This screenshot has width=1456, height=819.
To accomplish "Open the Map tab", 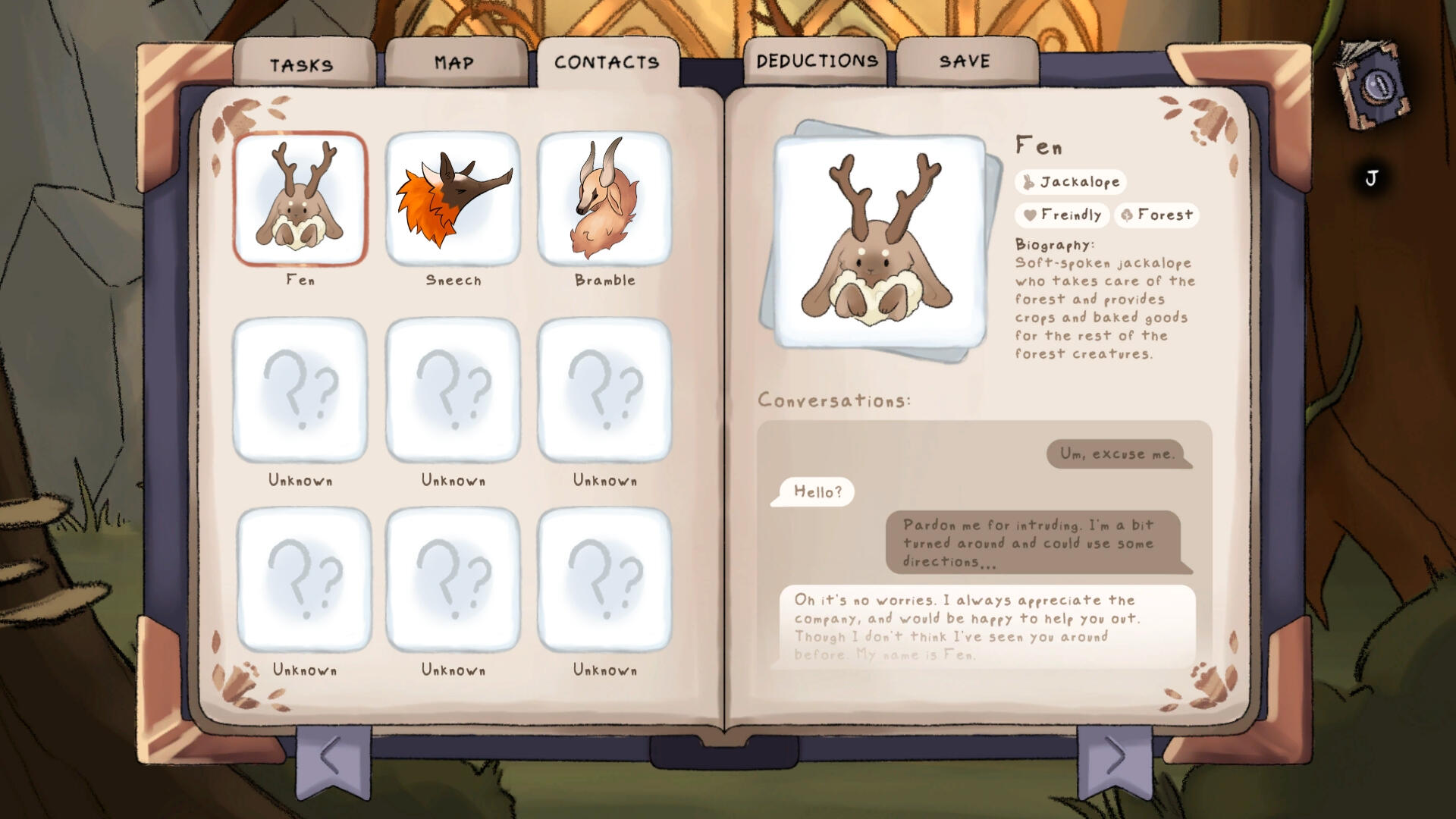I will (454, 64).
